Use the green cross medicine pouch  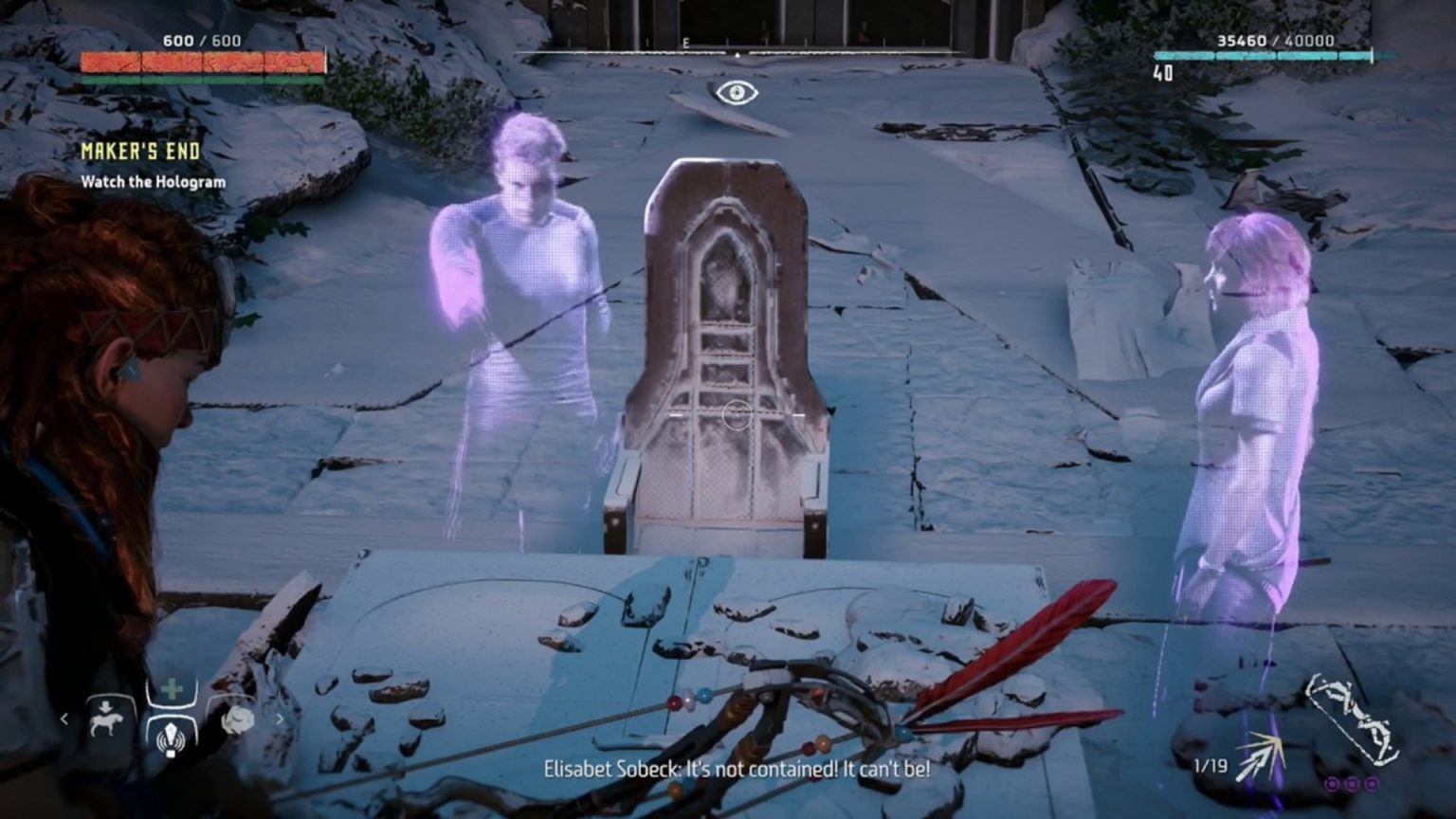point(172,689)
